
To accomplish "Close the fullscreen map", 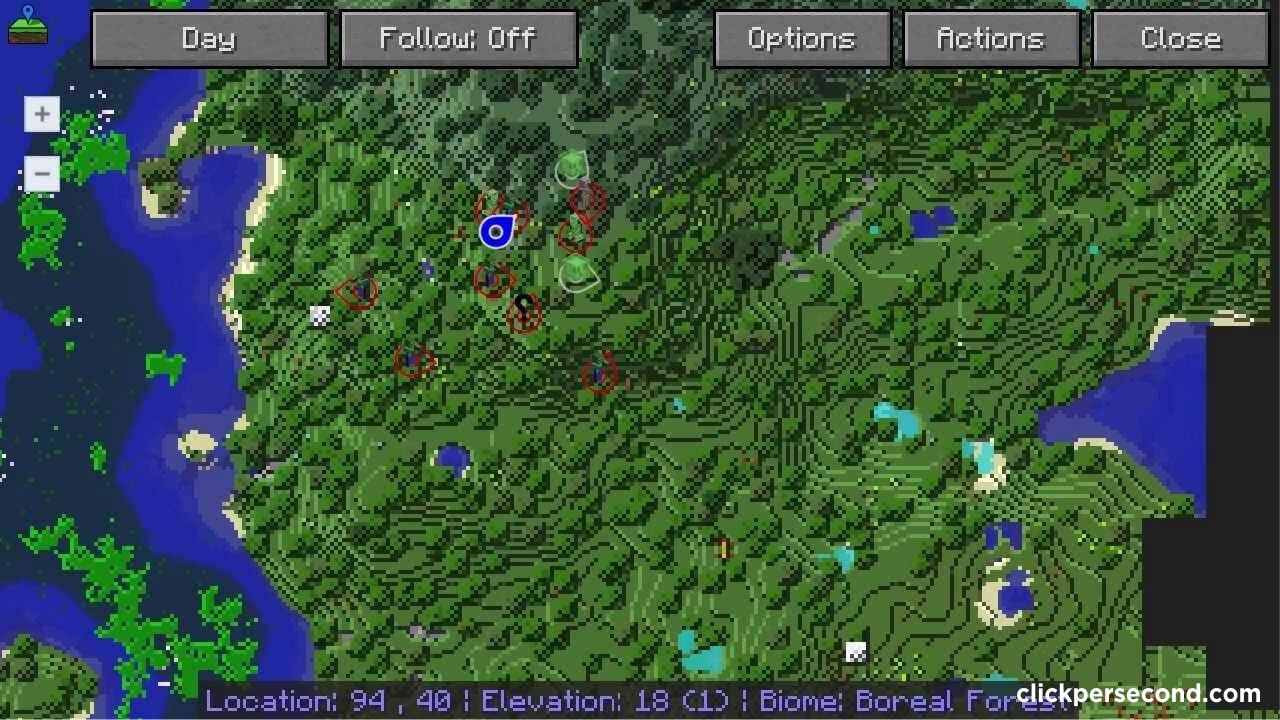I will pyautogui.click(x=1180, y=38).
